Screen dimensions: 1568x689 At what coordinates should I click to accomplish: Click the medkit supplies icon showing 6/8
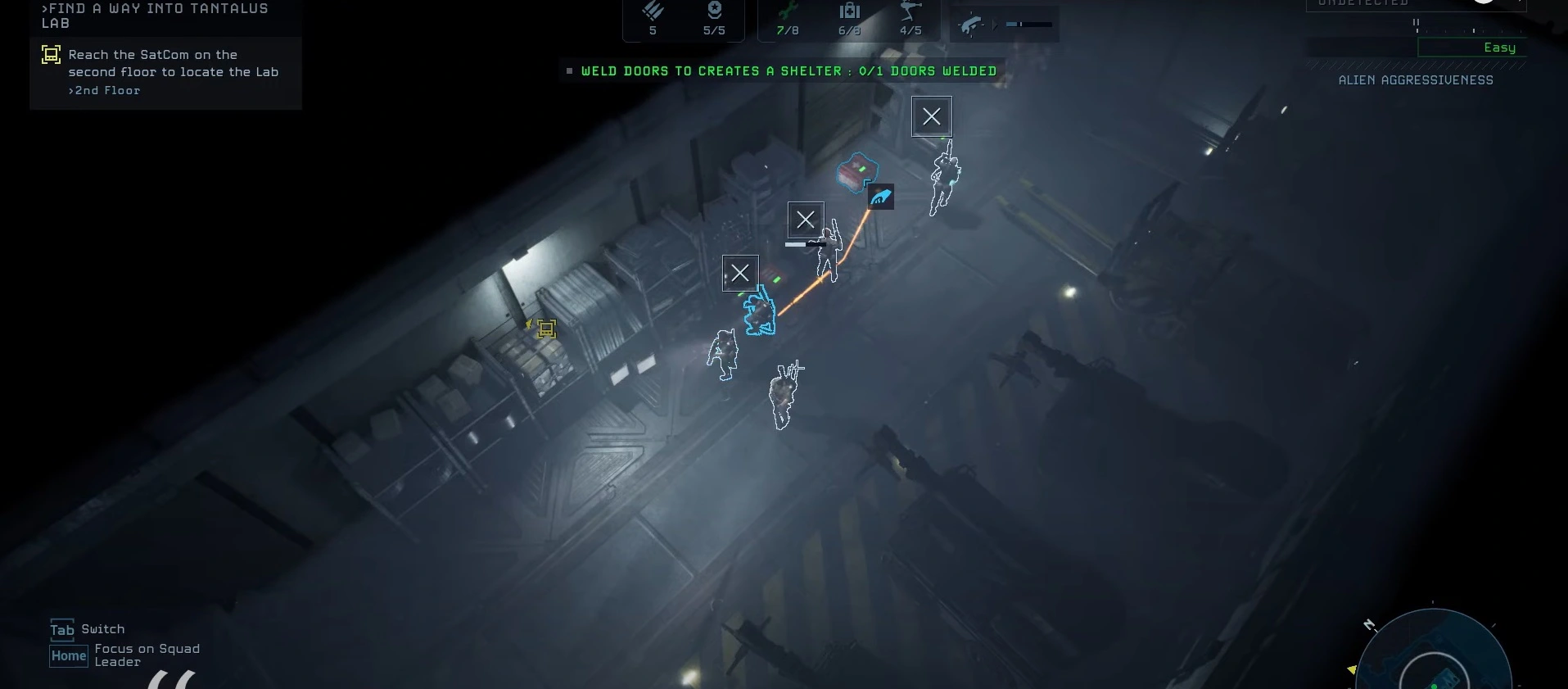pyautogui.click(x=849, y=18)
